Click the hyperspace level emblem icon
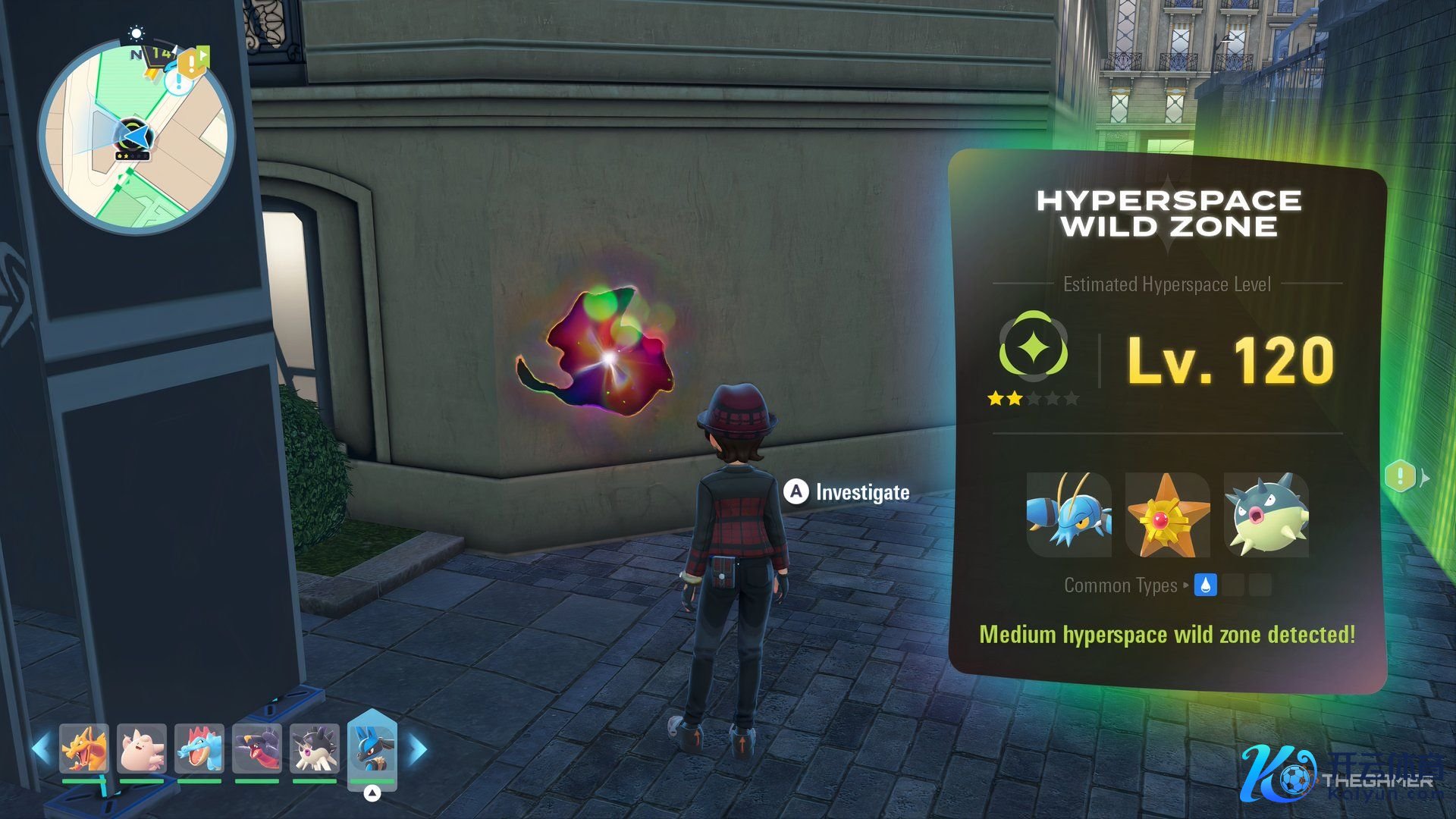Viewport: 1456px width, 819px height. (x=1033, y=347)
